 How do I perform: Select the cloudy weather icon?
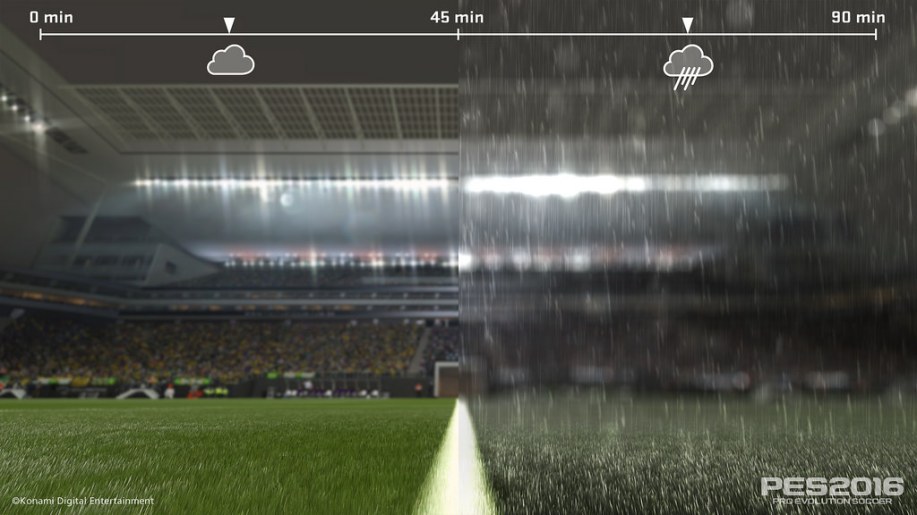[230, 60]
